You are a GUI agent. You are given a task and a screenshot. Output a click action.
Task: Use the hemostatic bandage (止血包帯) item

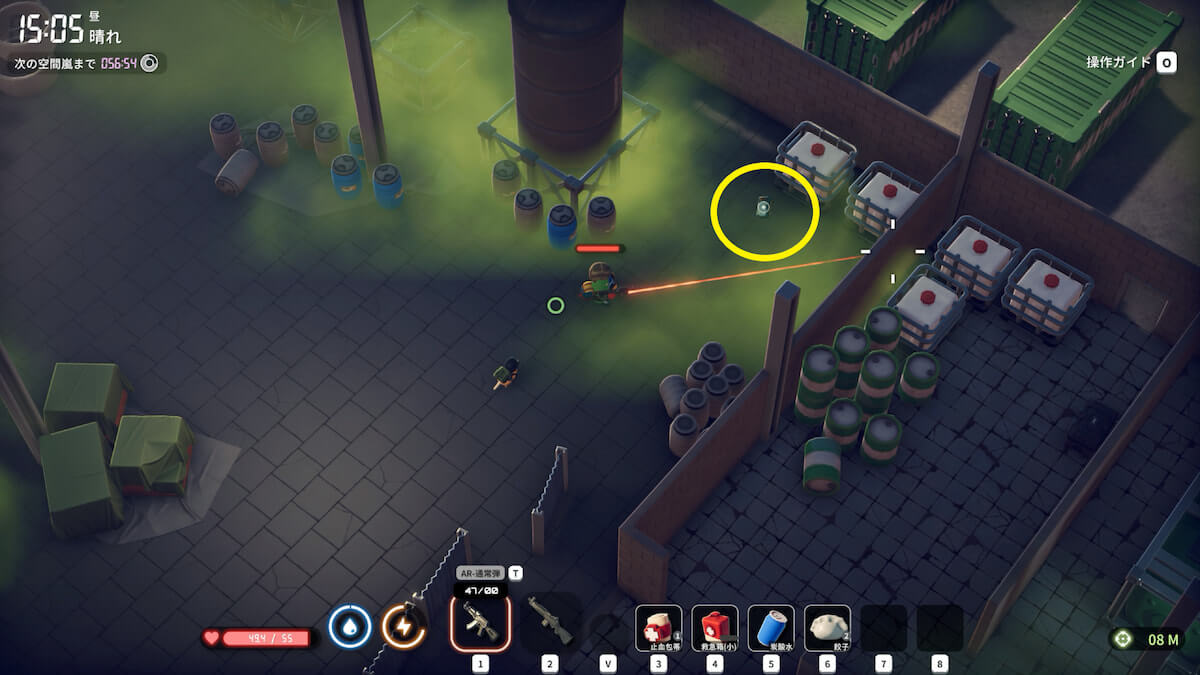[x=659, y=628]
